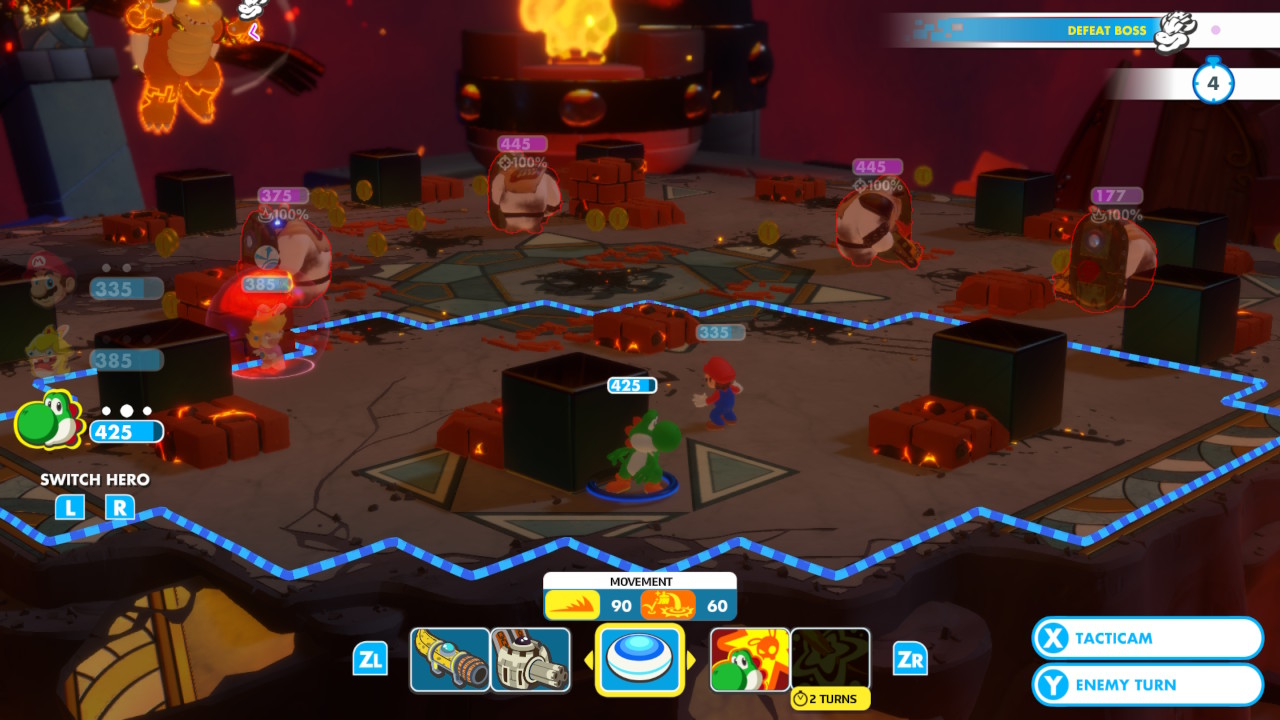Select Yoshi's blaster weapon icon
The width and height of the screenshot is (1280, 720).
[449, 657]
